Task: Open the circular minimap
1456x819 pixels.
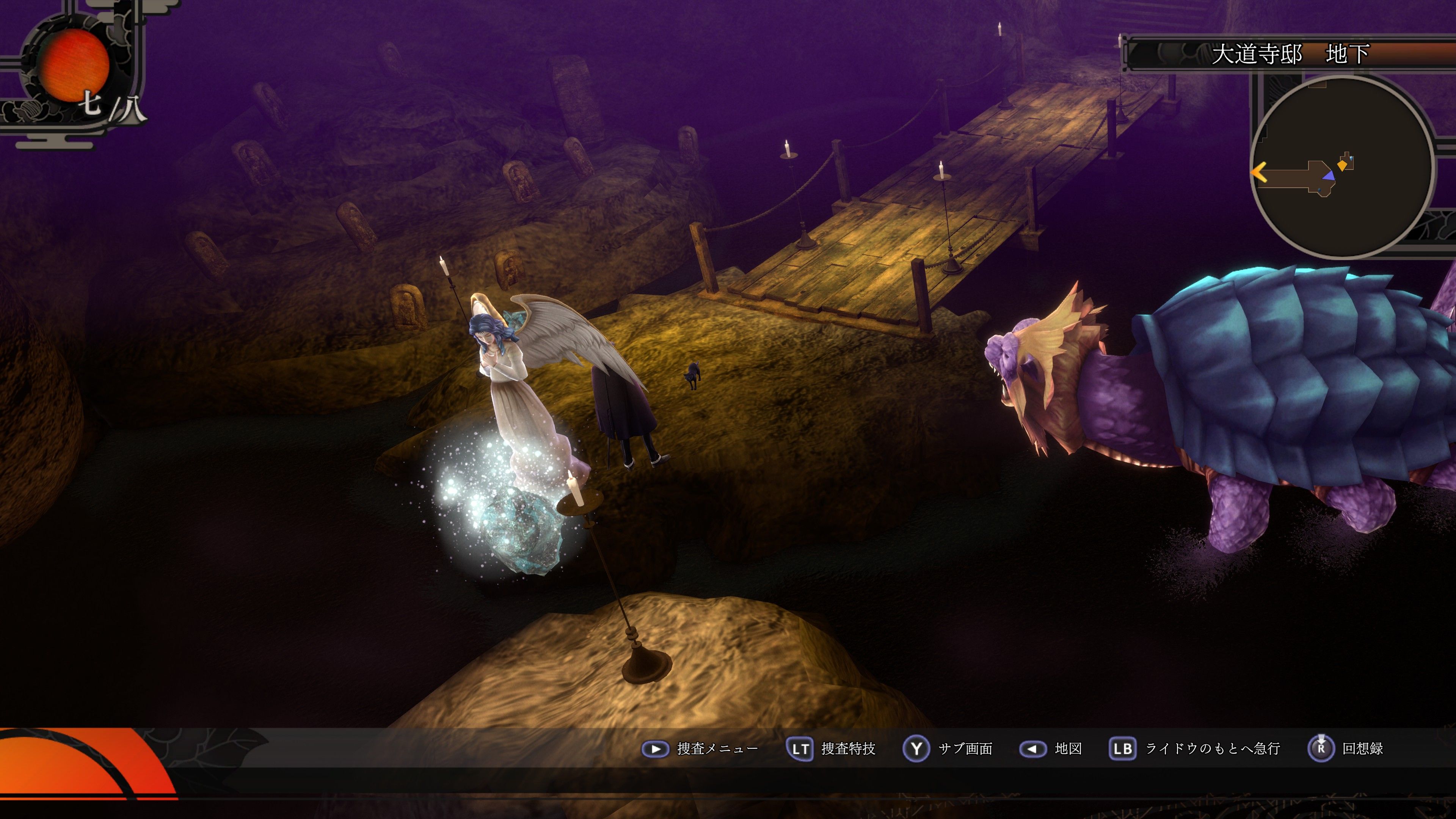Action: (x=1342, y=167)
